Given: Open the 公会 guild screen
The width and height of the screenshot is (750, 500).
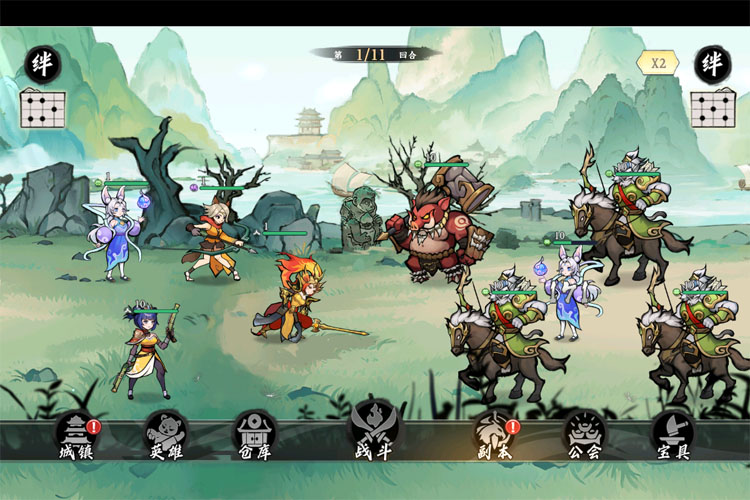Looking at the screenshot, I should (585, 435).
